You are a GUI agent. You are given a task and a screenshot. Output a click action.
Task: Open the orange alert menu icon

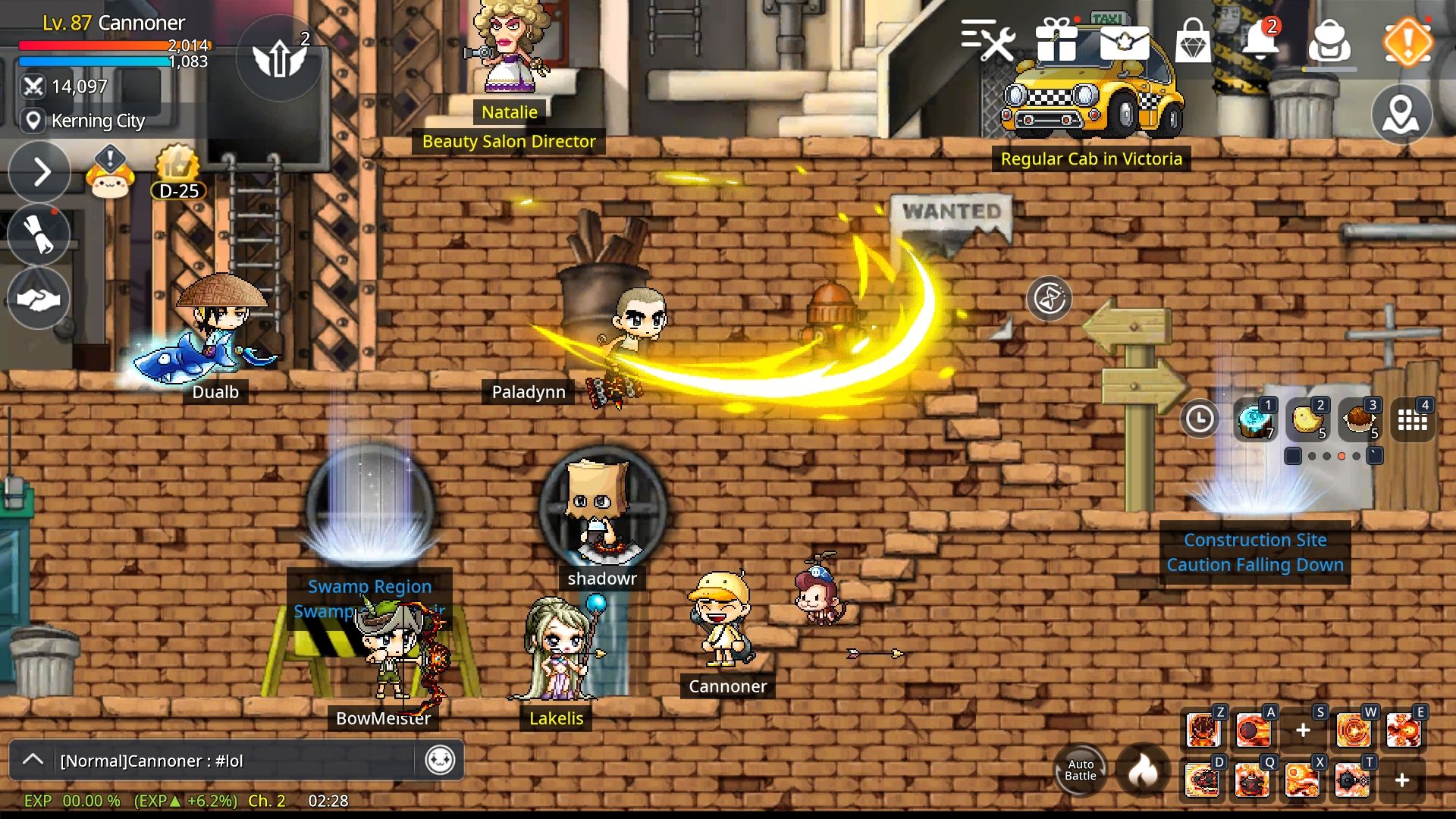click(1407, 42)
